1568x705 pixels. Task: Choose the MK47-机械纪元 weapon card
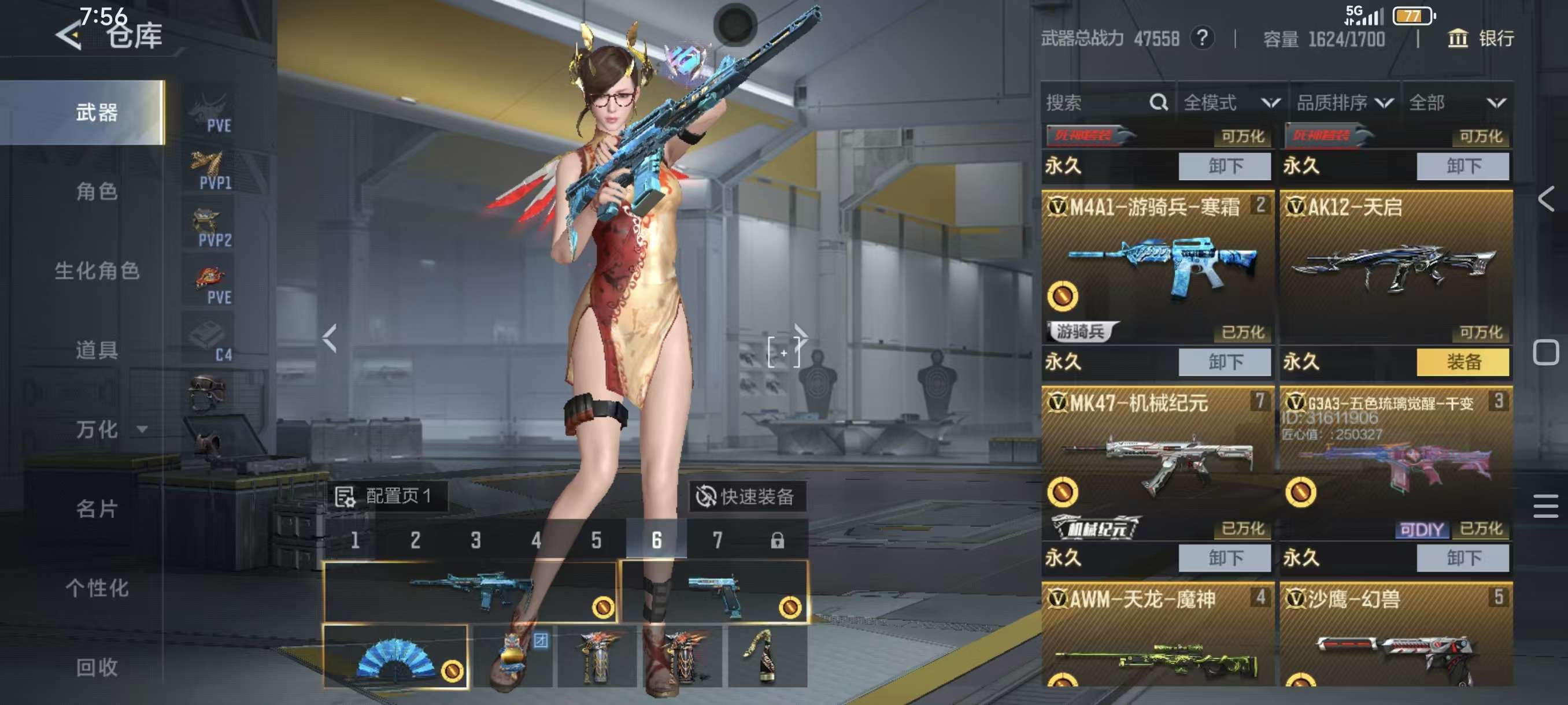coord(1156,463)
